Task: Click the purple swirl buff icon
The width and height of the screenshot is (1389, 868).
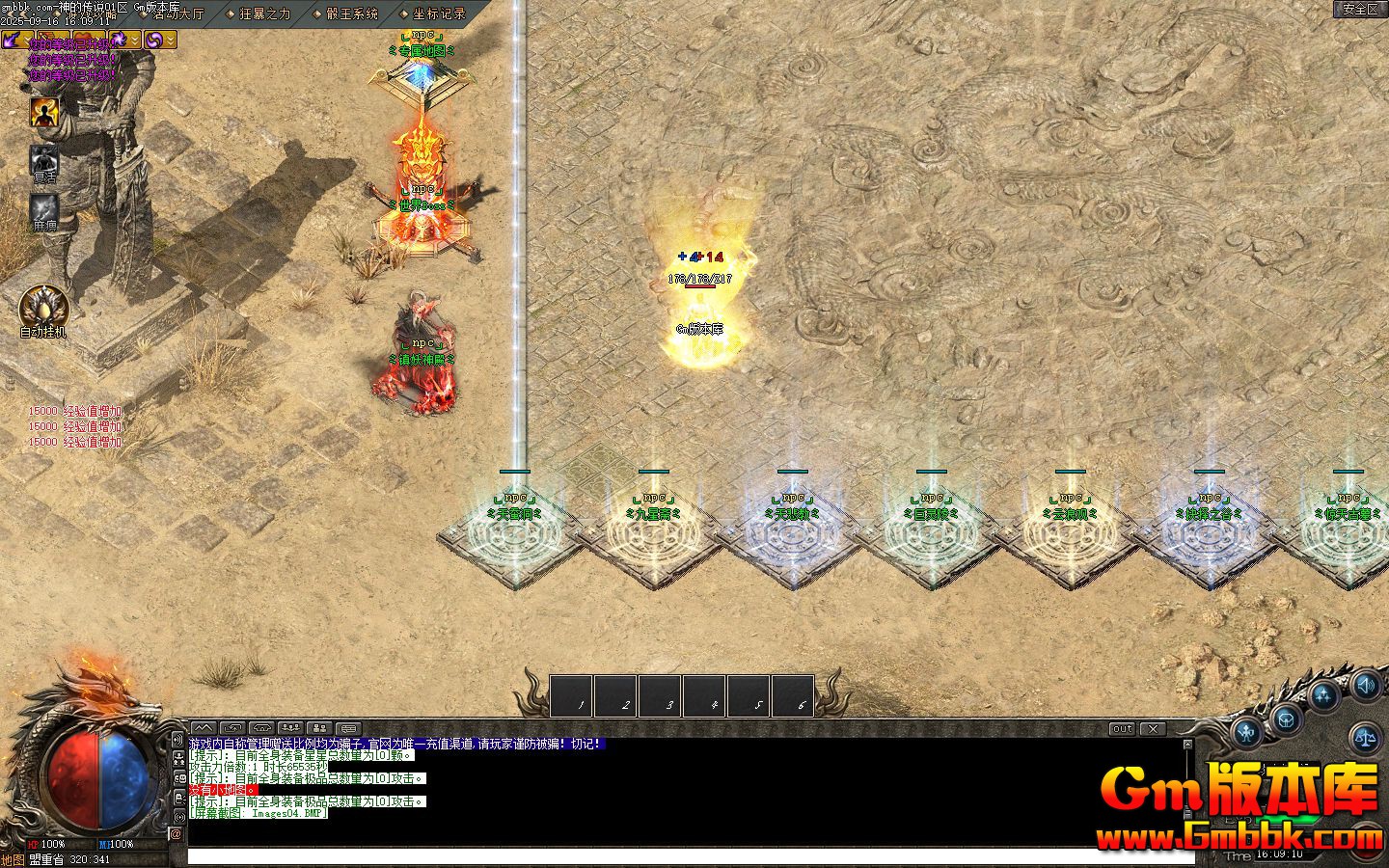Action: pos(153,40)
